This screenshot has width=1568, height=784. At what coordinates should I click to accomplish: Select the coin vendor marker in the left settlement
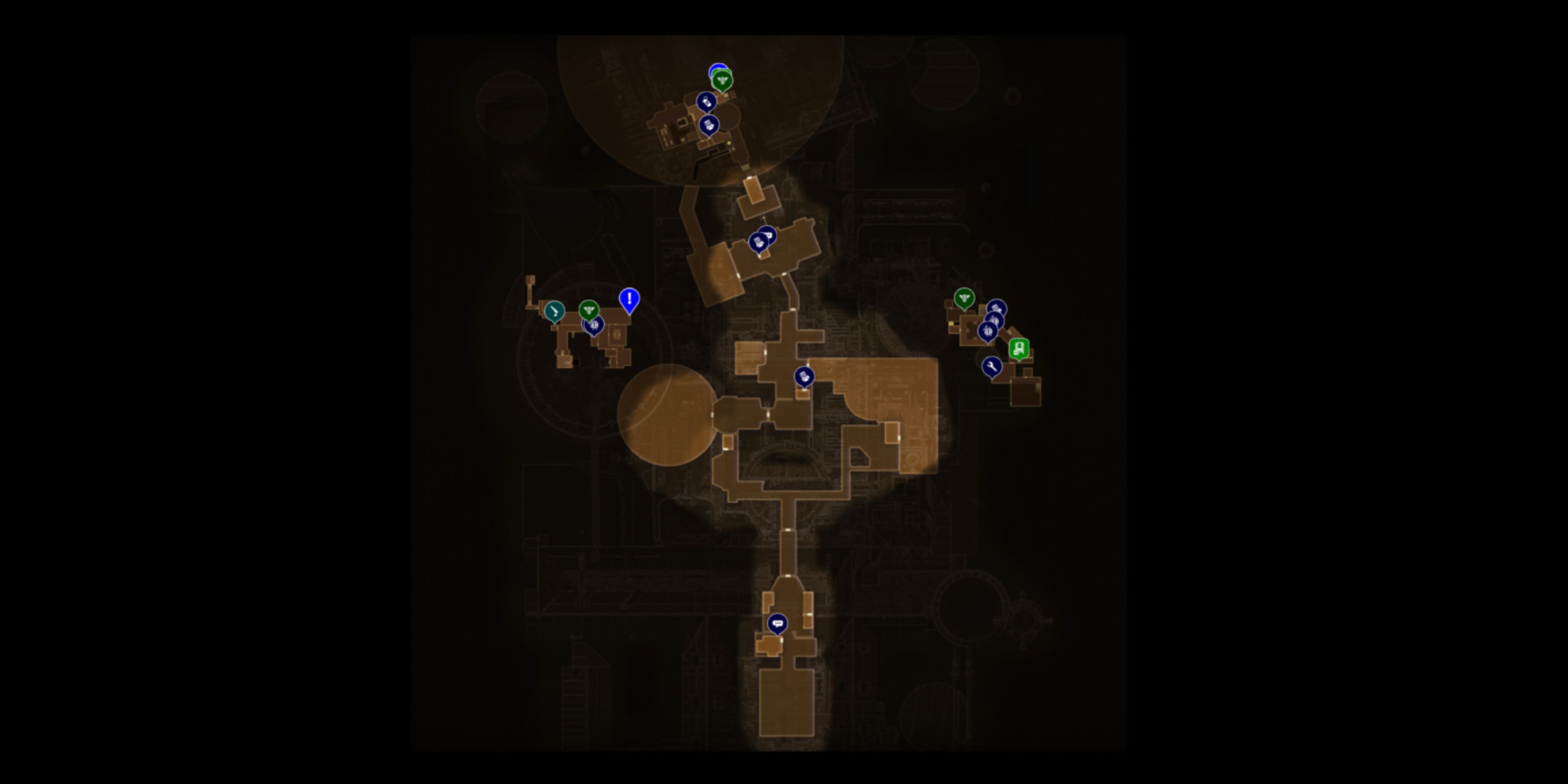pyautogui.click(x=595, y=327)
